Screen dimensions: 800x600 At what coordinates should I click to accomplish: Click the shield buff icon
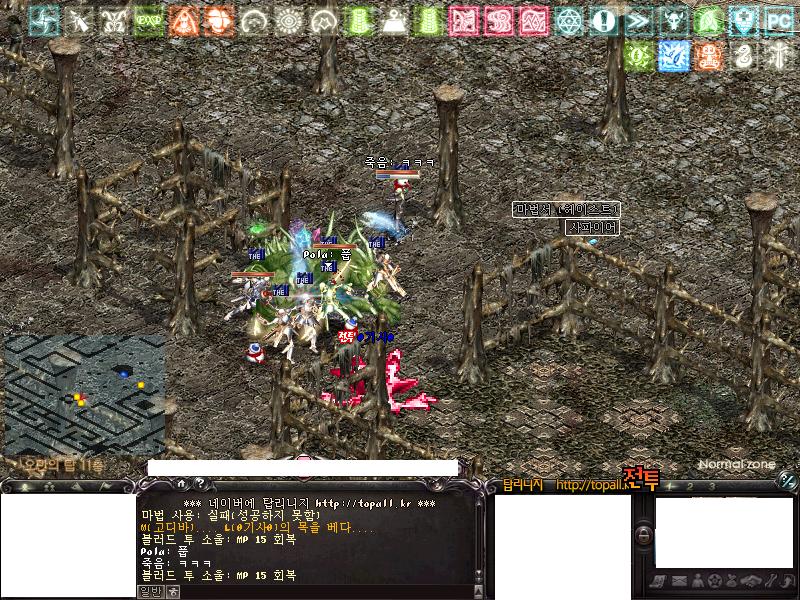pyautogui.click(x=743, y=20)
